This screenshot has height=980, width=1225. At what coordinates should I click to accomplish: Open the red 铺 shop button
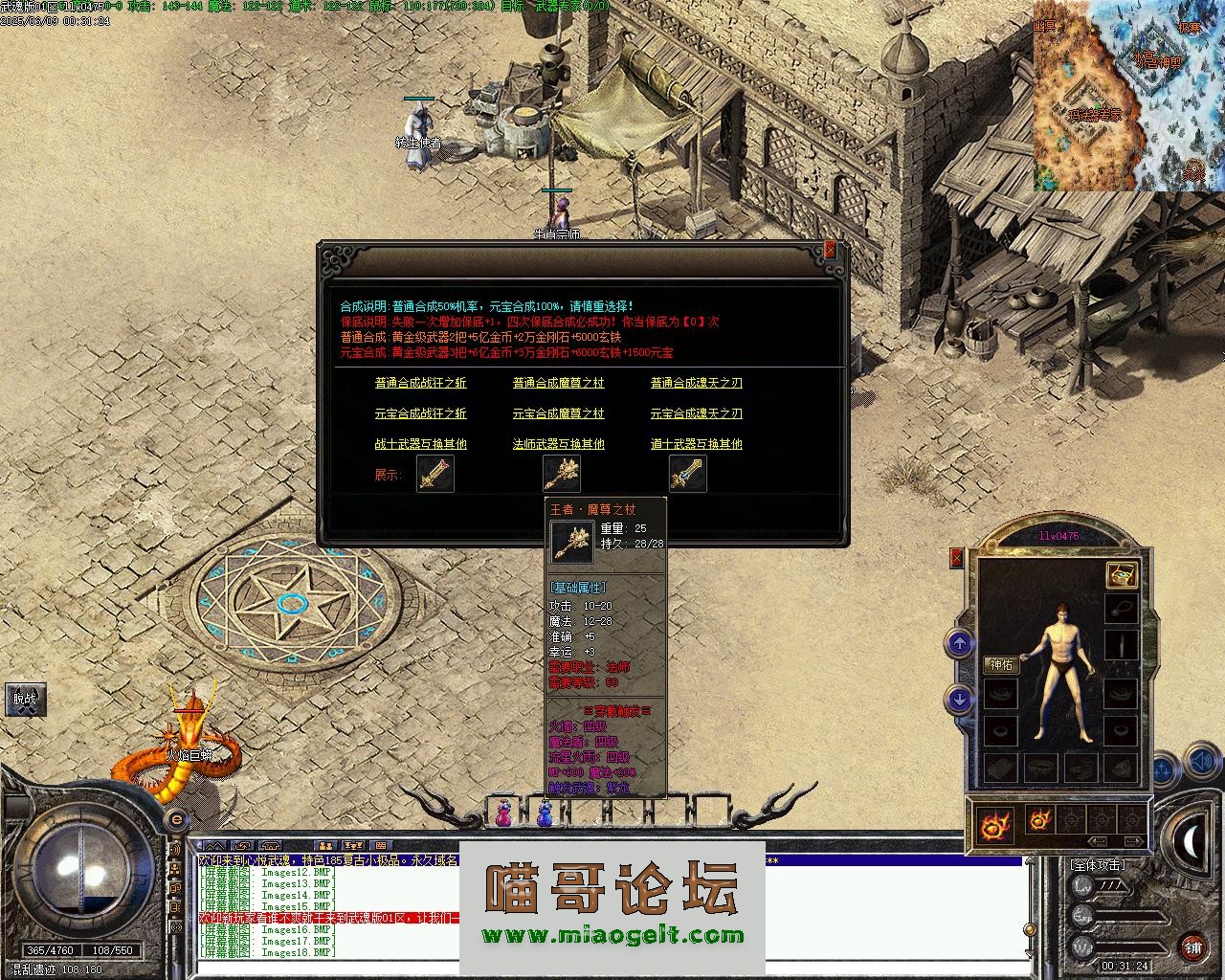coord(1192,947)
